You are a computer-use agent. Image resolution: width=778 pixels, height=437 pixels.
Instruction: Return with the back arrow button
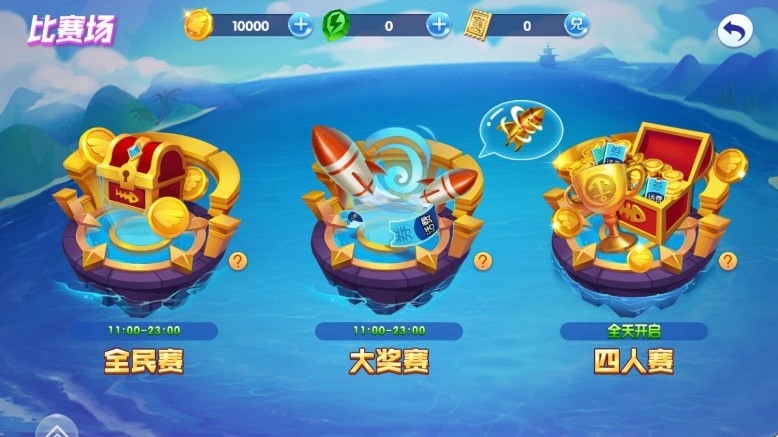[735, 32]
